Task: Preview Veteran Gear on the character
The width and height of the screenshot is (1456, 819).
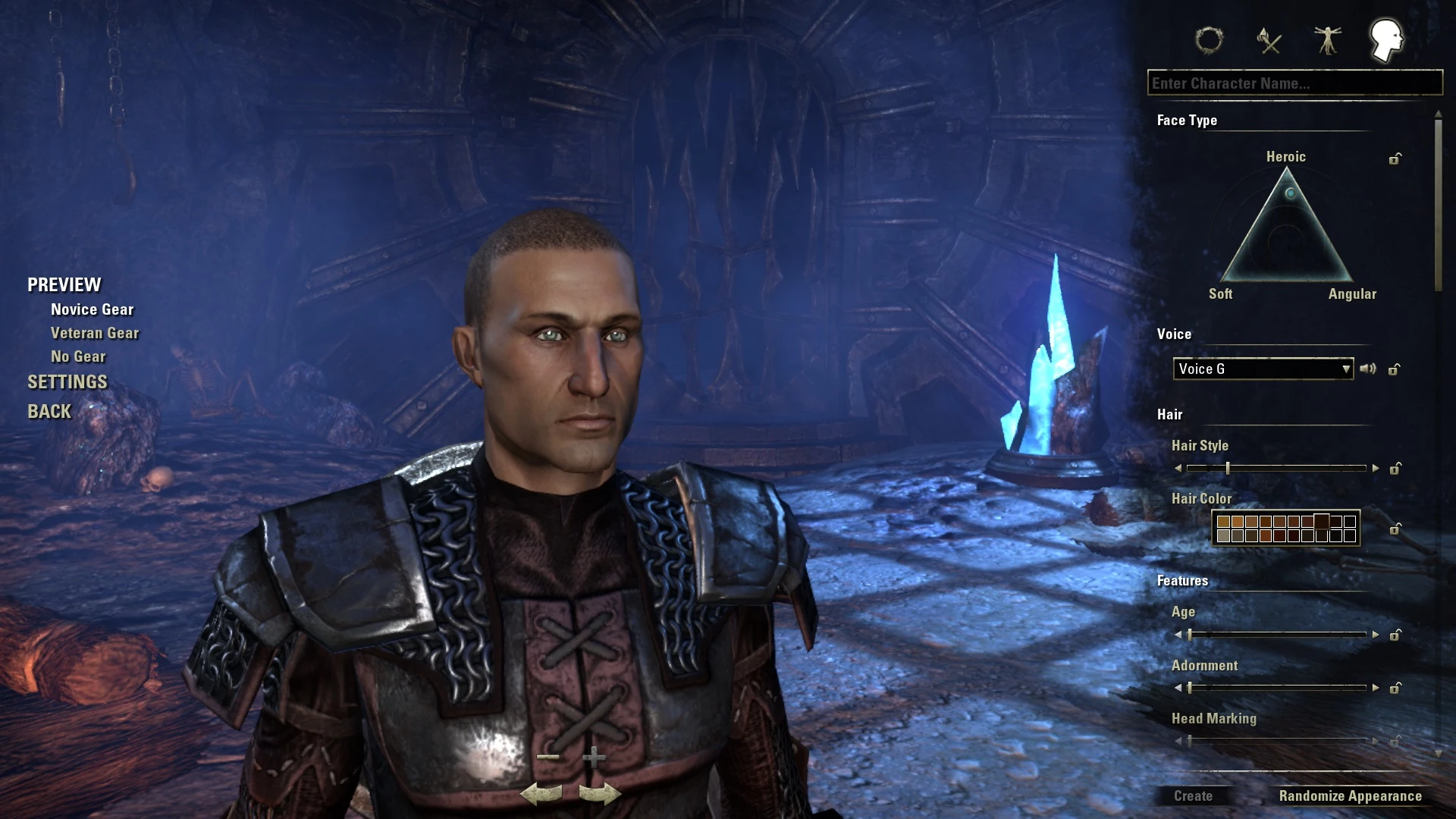Action: [x=94, y=332]
